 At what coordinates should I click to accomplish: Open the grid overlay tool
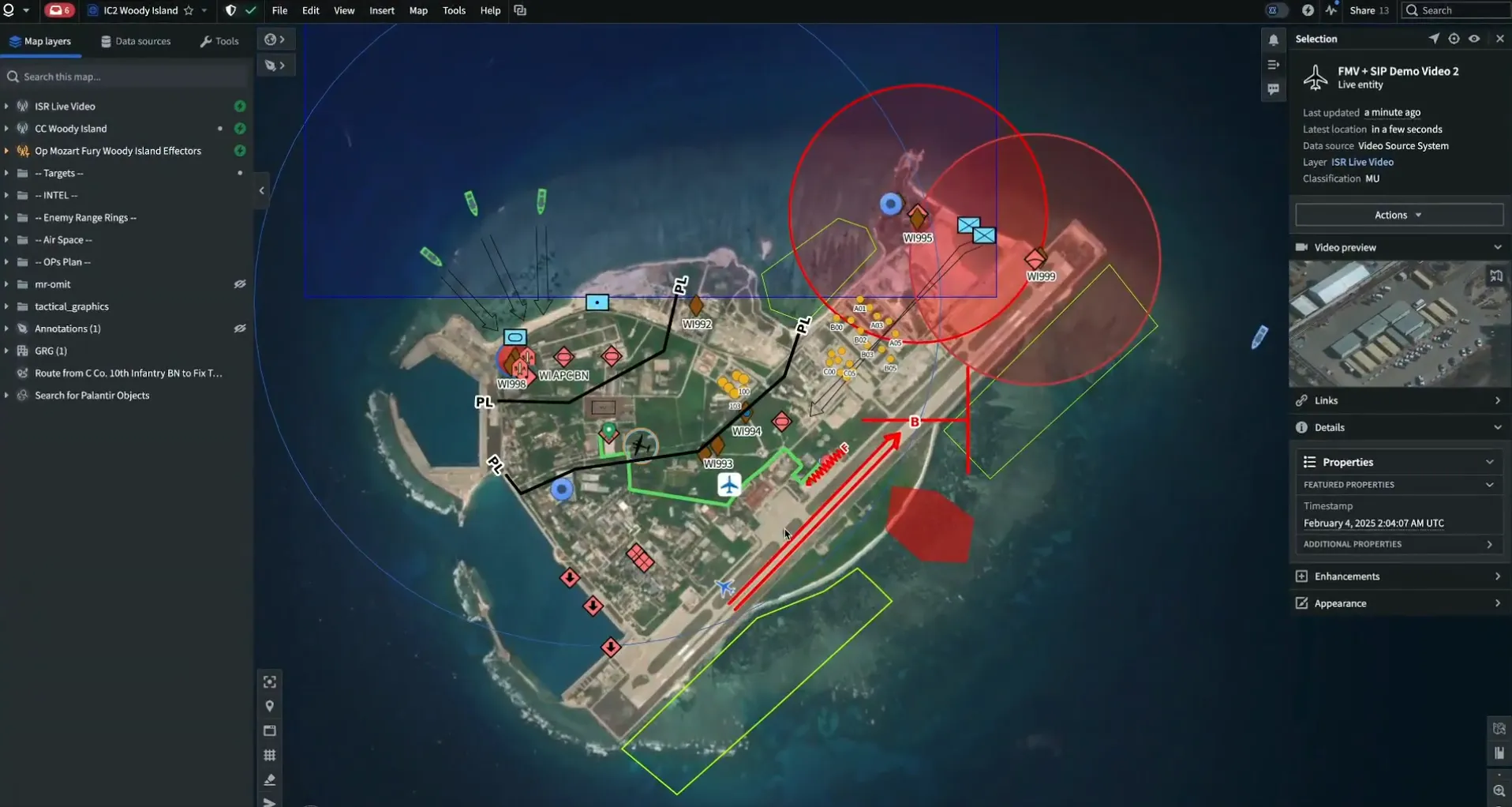pyautogui.click(x=269, y=755)
